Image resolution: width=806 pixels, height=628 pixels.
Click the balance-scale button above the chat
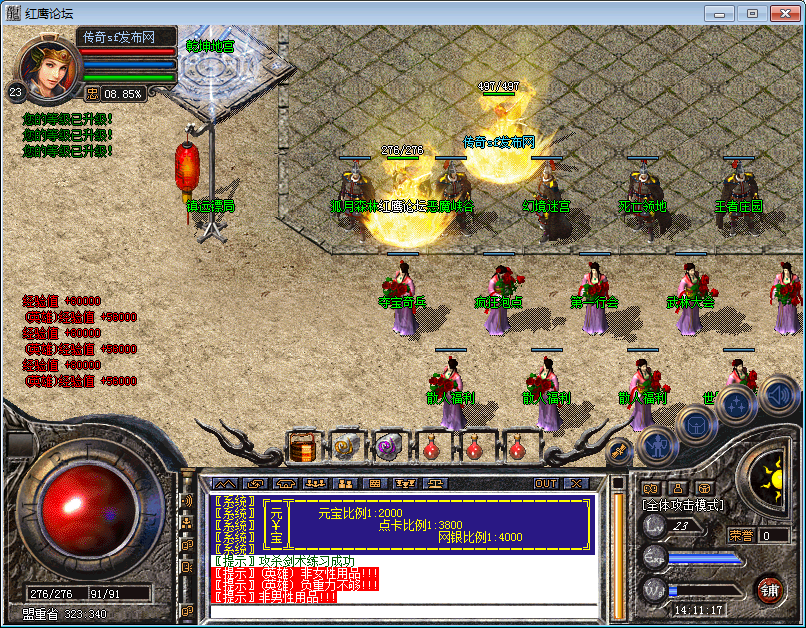(x=437, y=483)
